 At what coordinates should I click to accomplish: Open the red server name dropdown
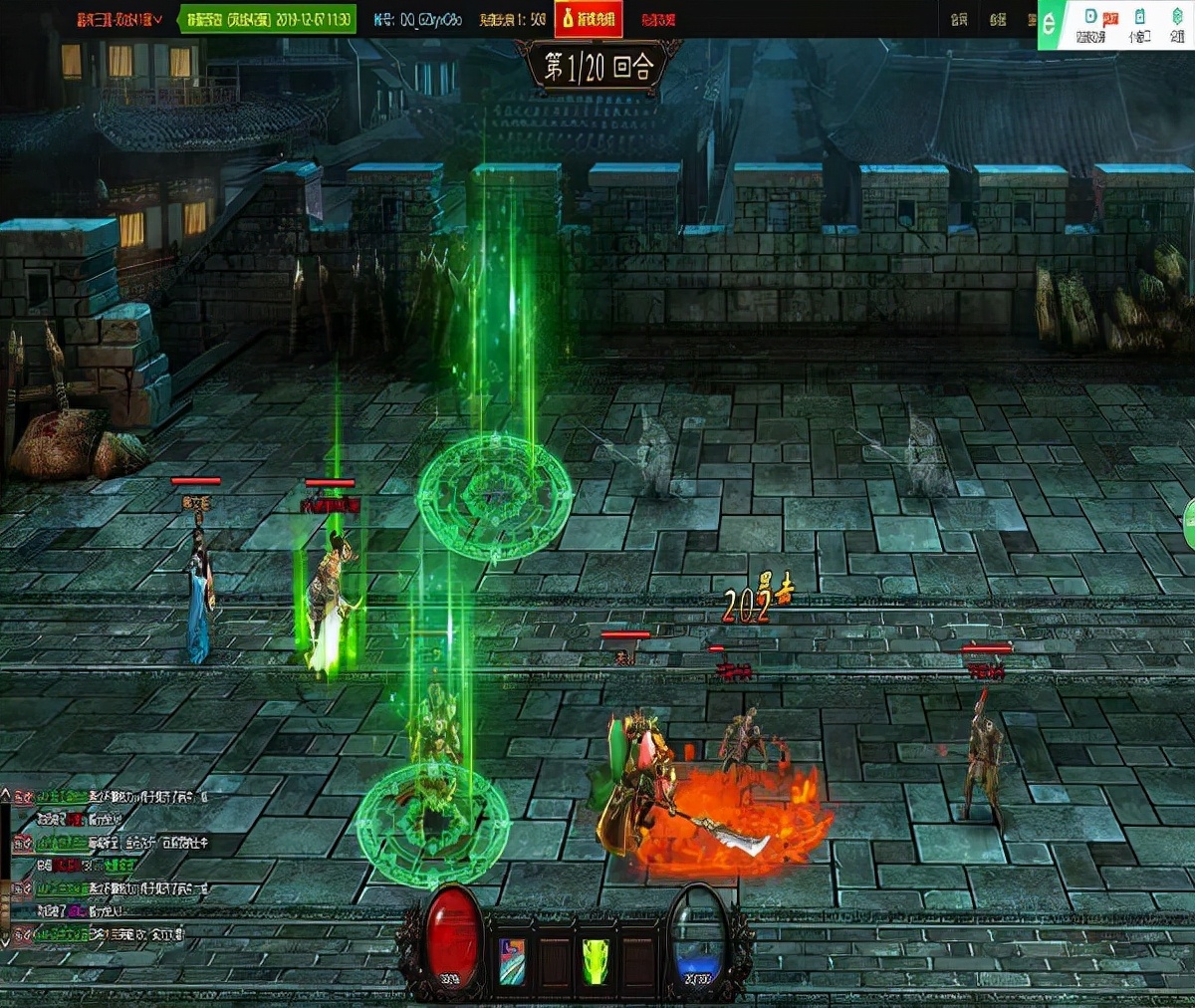click(119, 19)
